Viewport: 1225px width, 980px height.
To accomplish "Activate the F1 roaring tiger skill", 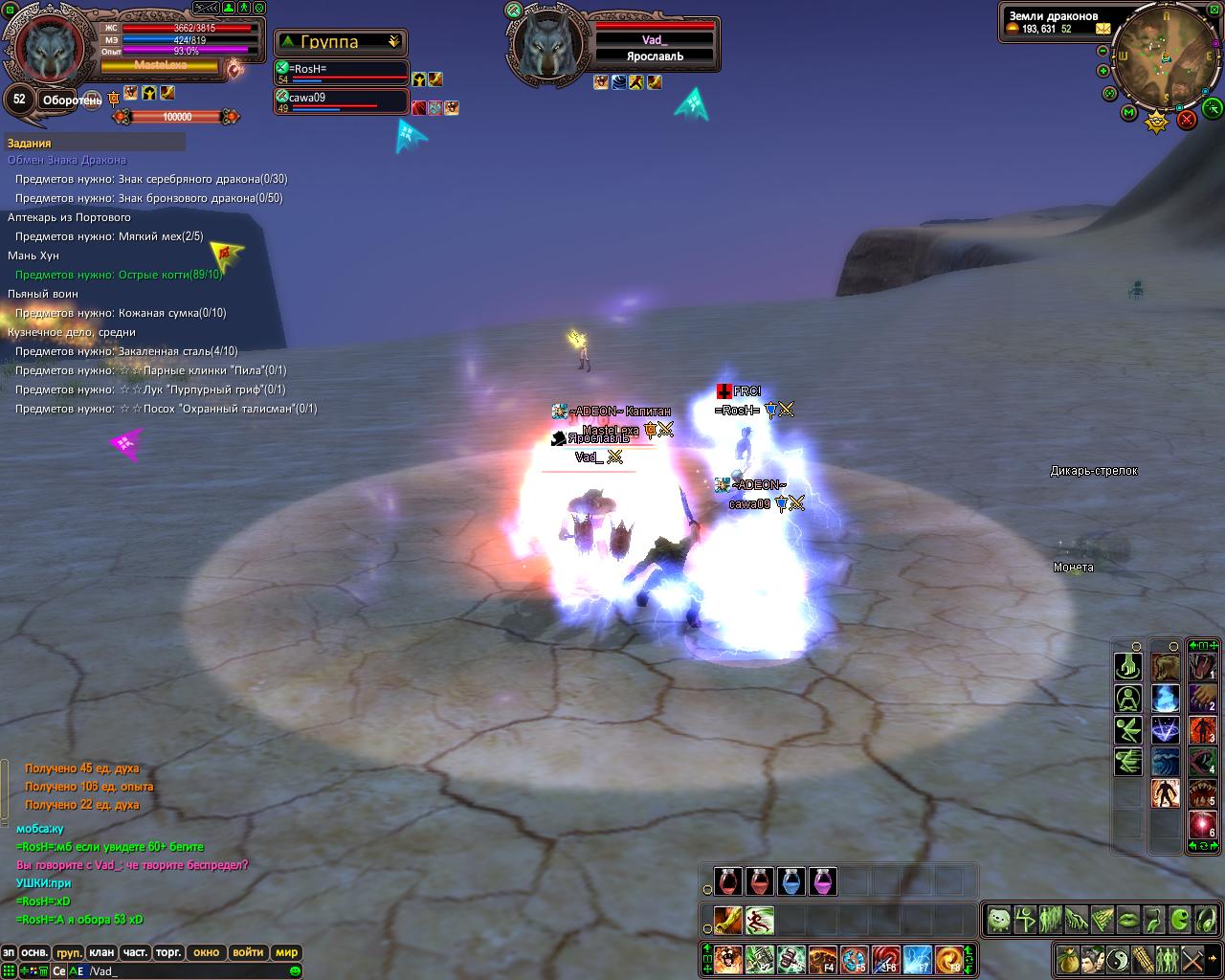I will (728, 959).
